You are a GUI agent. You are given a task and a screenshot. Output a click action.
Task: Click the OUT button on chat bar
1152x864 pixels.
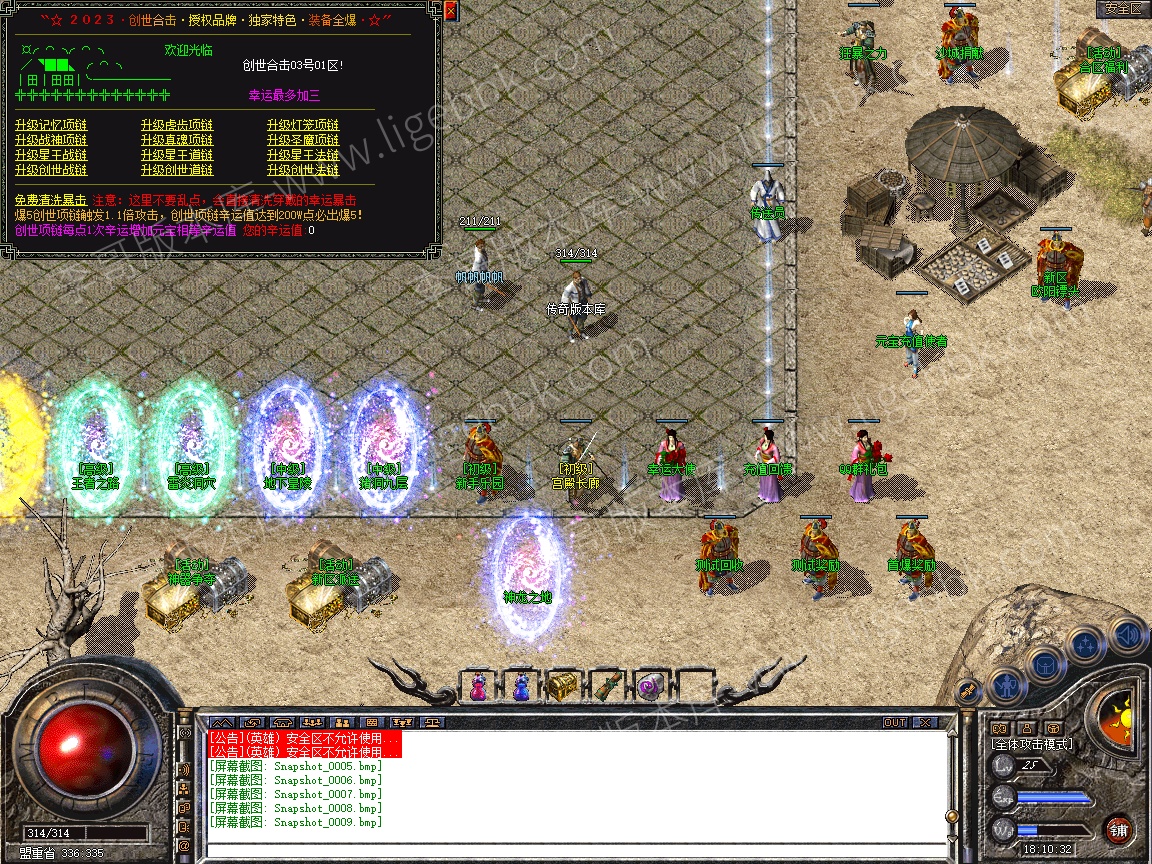(x=895, y=722)
